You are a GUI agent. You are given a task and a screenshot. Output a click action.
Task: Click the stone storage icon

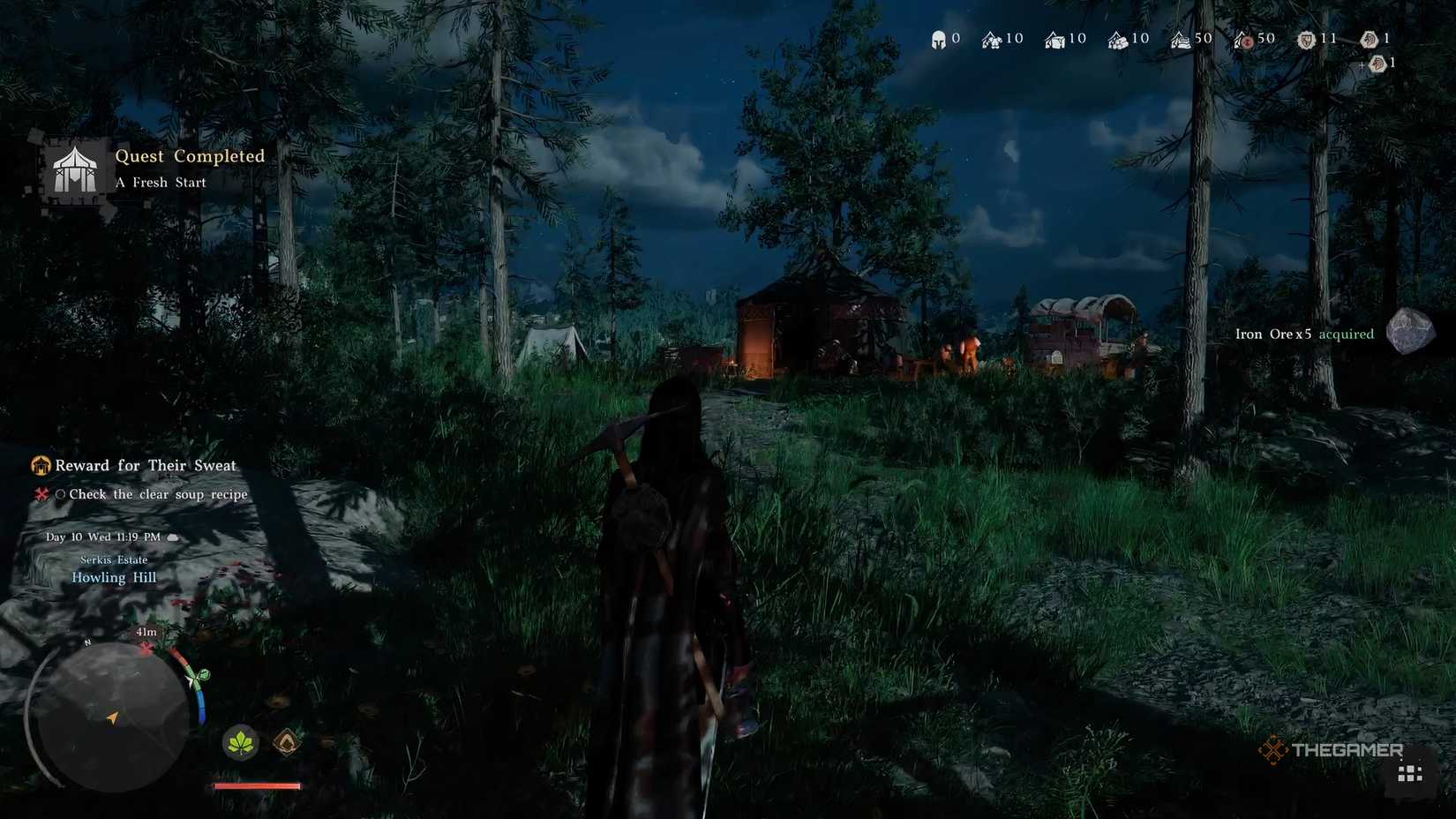1055,38
